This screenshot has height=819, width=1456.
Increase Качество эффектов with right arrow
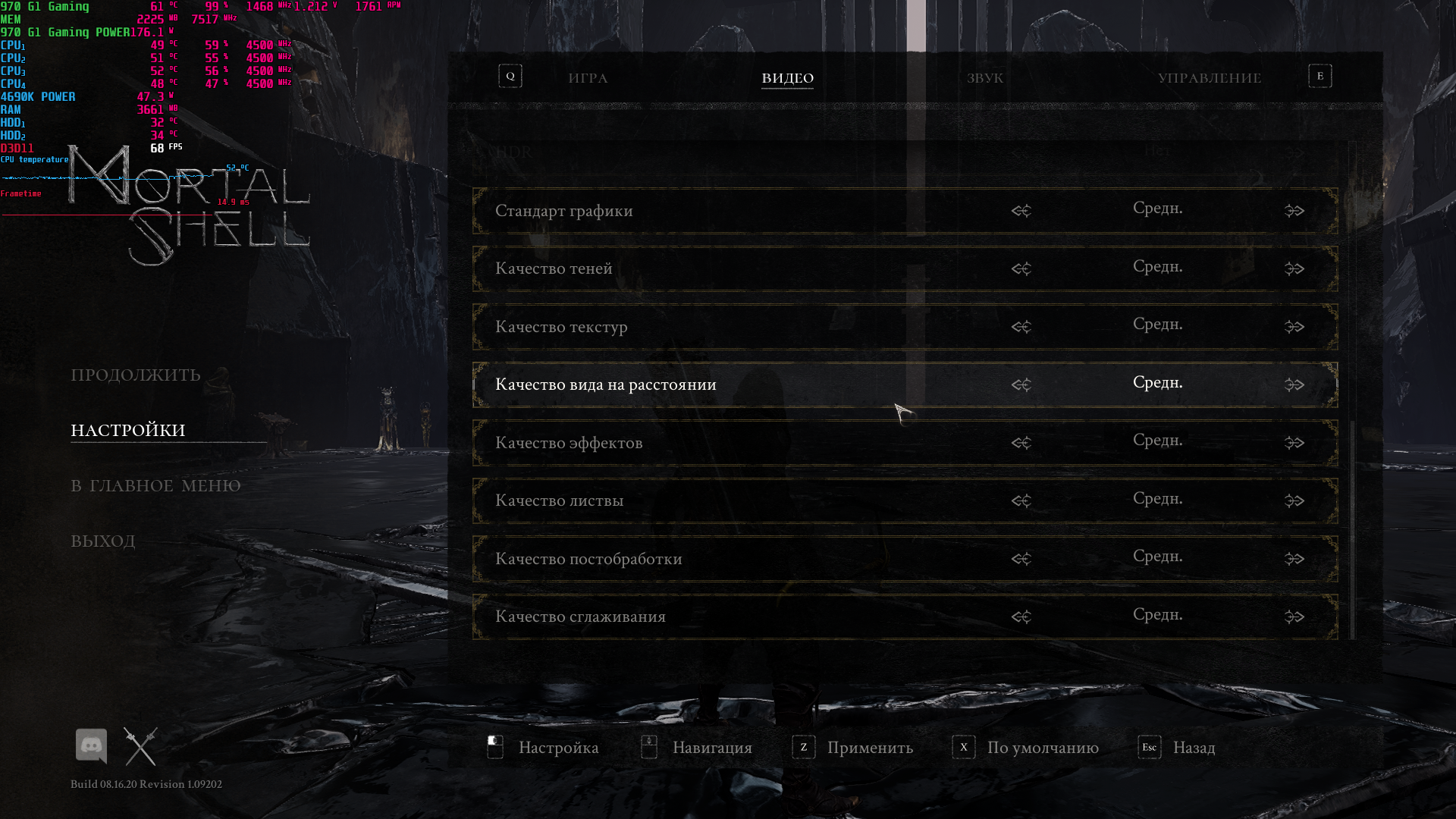tap(1294, 443)
